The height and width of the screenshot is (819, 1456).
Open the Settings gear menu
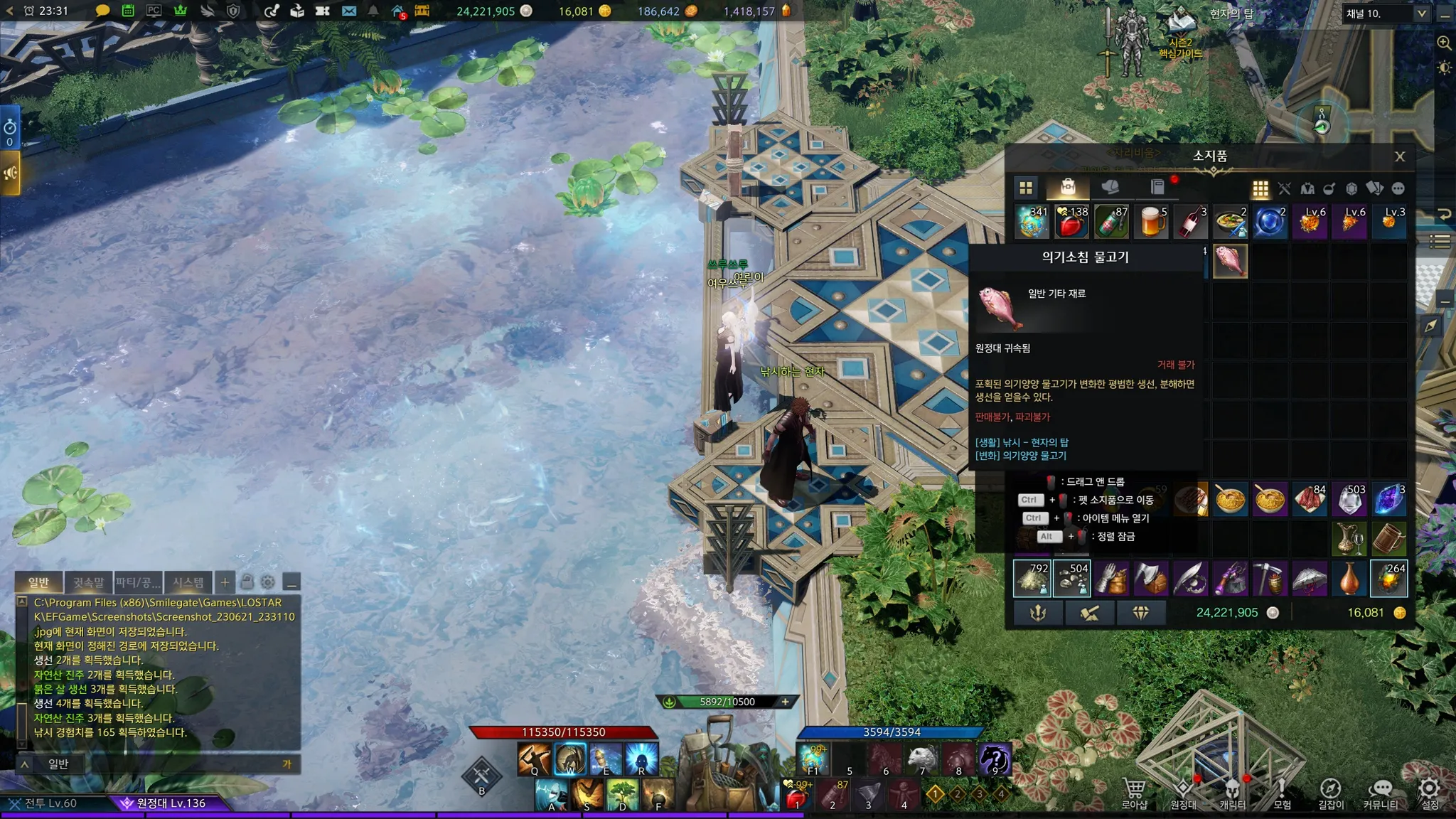coord(1429,791)
